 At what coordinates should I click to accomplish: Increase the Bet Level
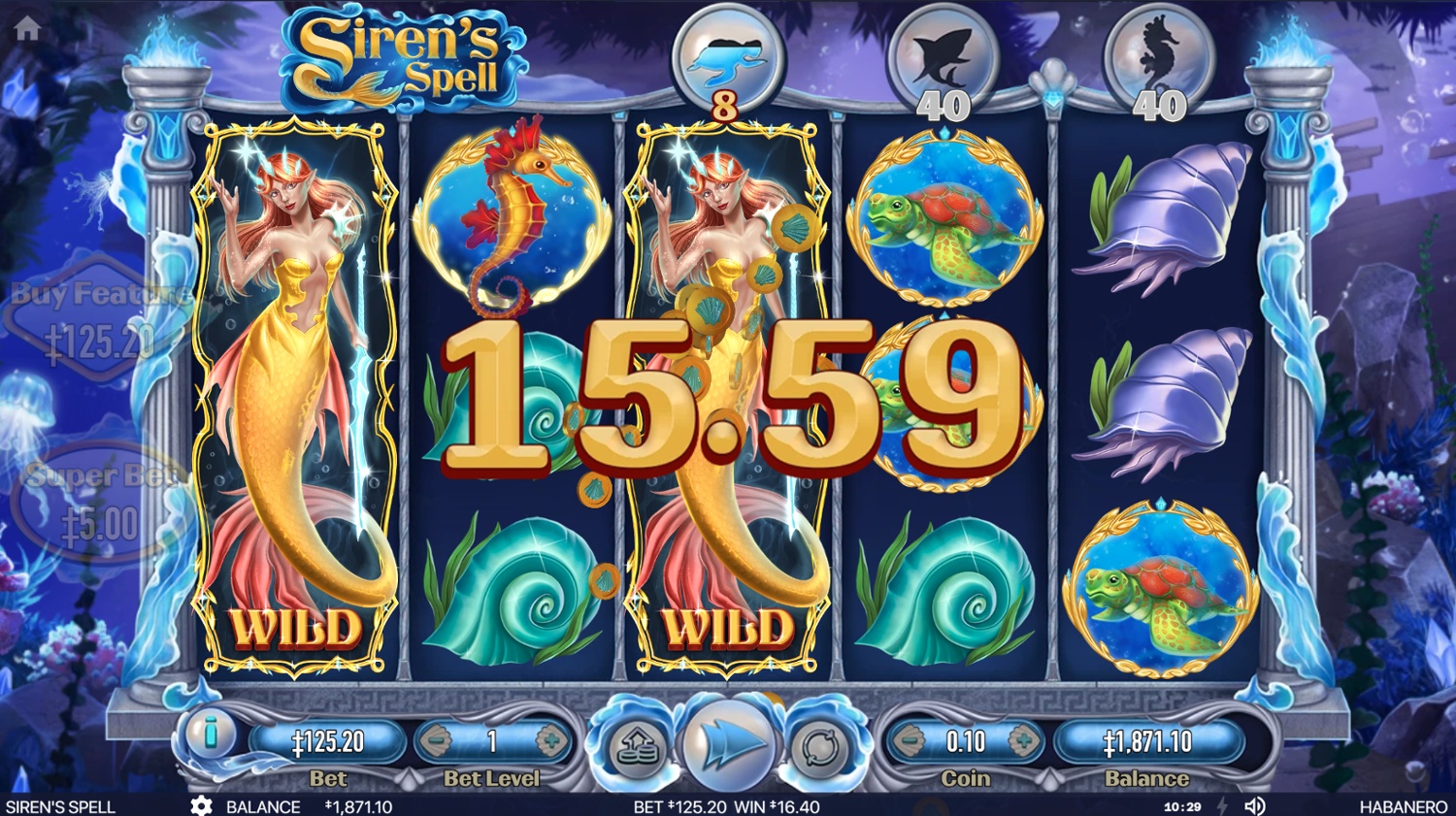[552, 742]
